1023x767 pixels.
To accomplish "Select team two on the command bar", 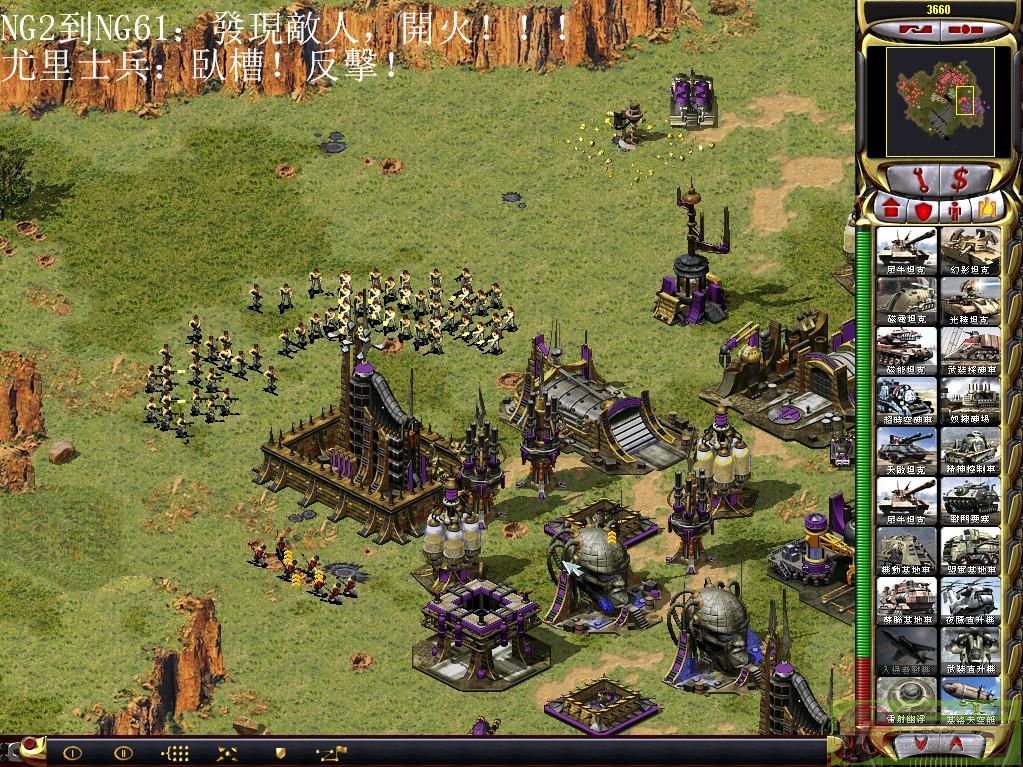I will point(124,752).
